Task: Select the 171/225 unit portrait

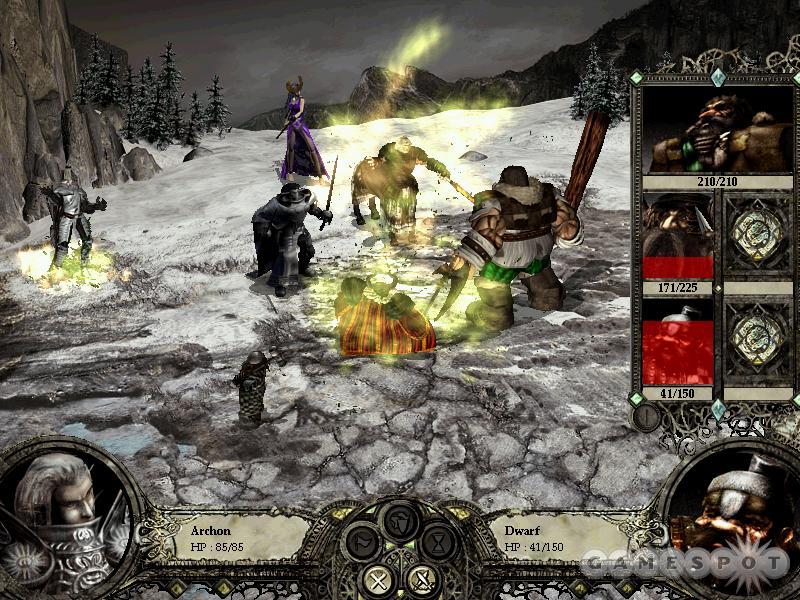Action: (677, 236)
